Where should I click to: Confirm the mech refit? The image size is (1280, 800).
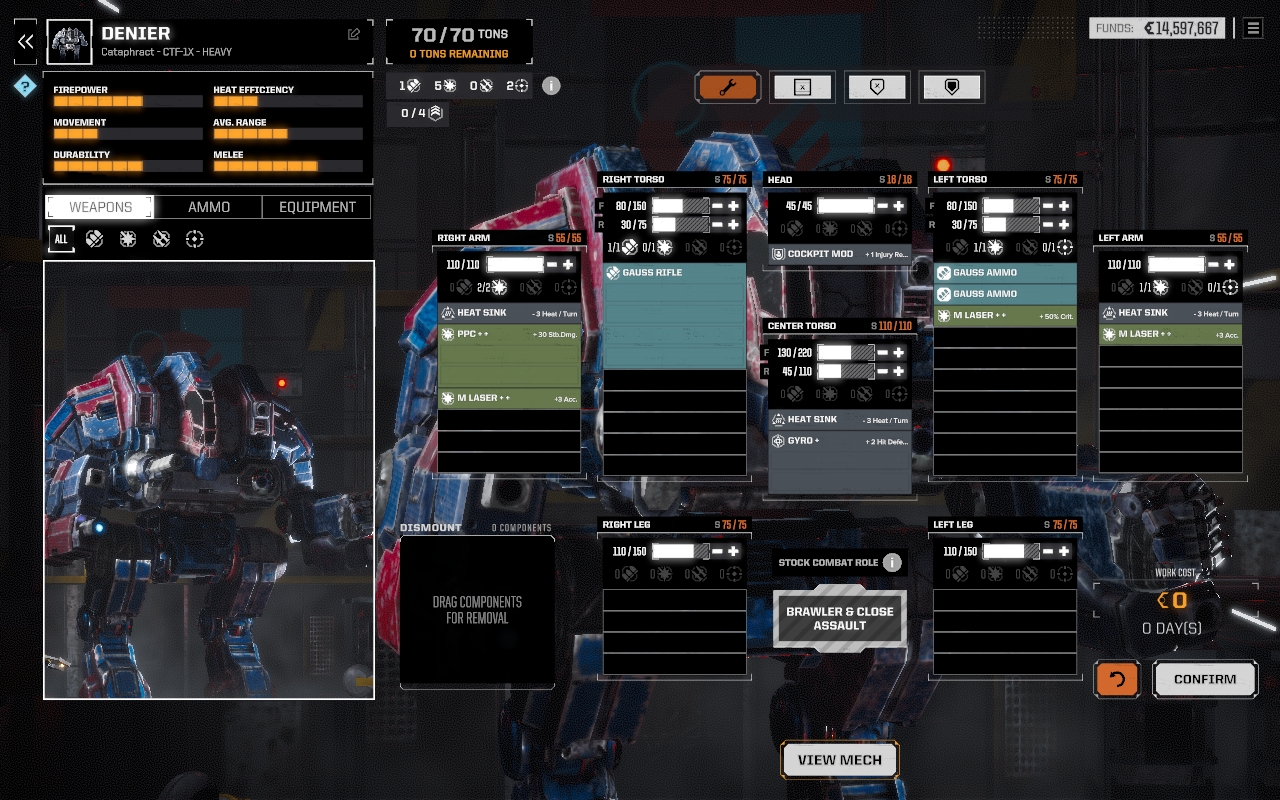click(x=1204, y=679)
